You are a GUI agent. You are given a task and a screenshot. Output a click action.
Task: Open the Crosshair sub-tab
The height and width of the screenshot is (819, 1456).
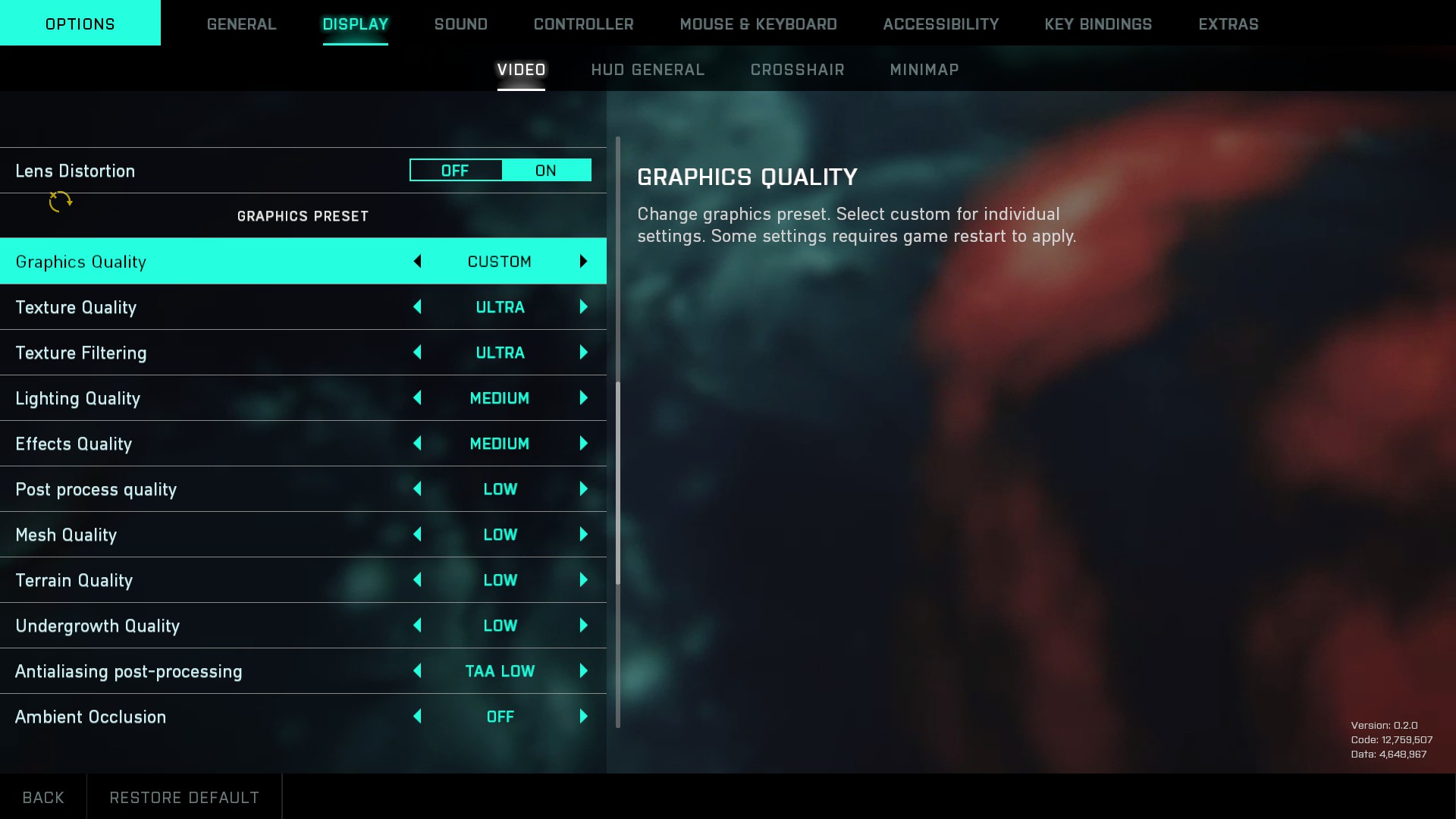click(x=797, y=70)
